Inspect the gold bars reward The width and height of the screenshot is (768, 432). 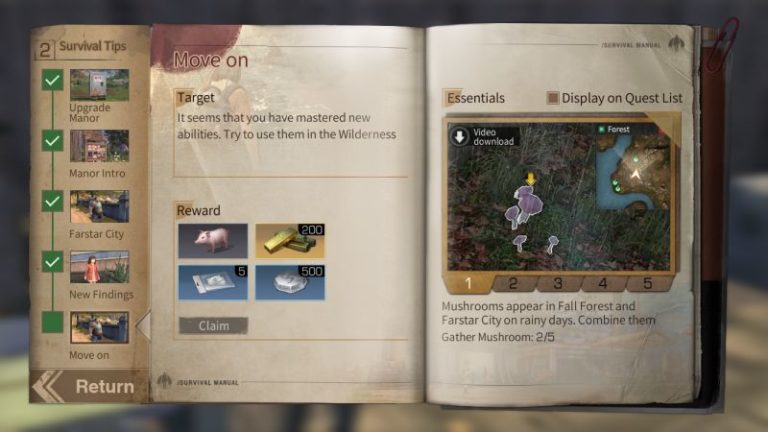pyautogui.click(x=289, y=241)
